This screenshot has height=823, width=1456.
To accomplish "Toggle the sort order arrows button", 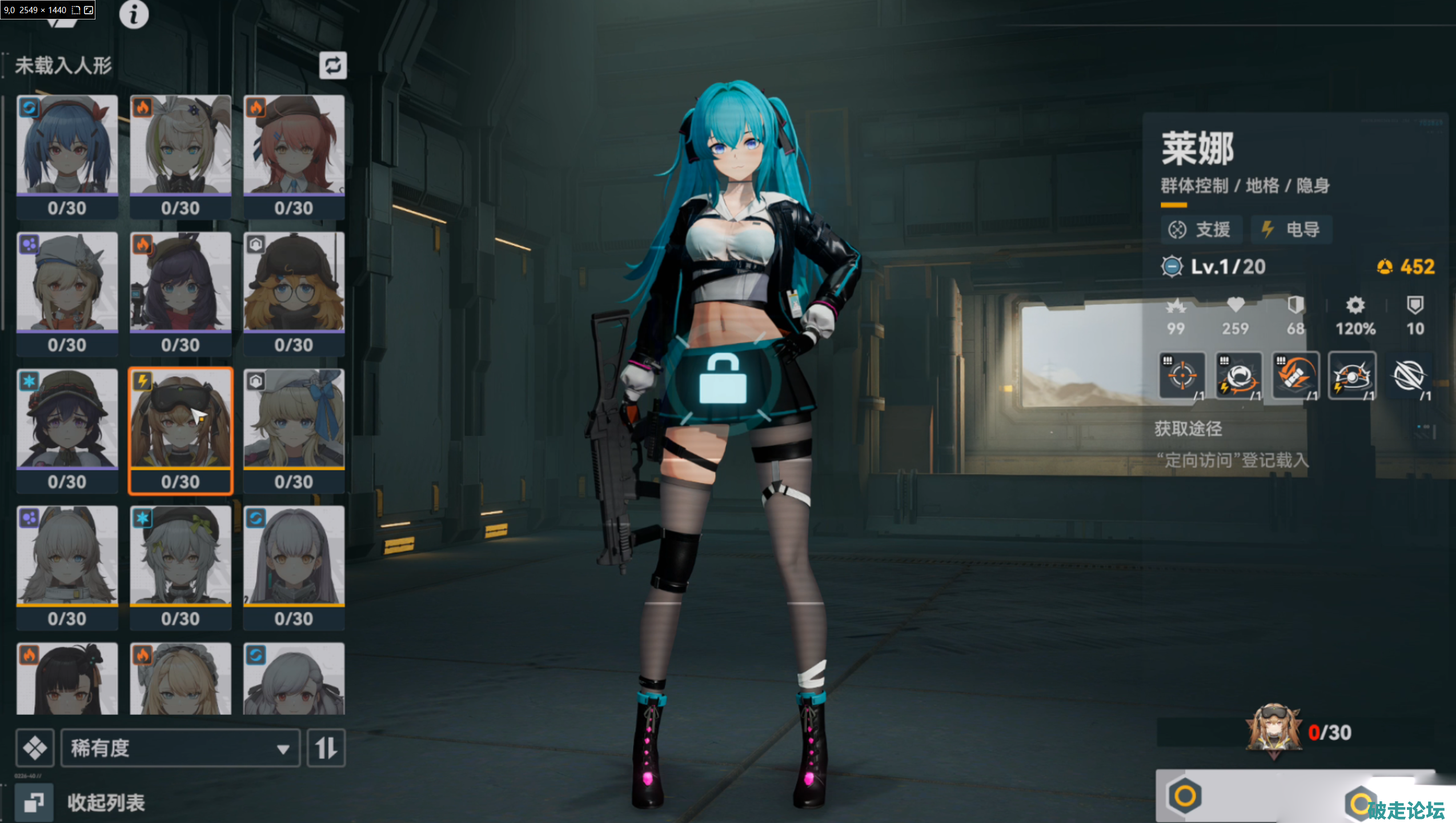I will 326,748.
